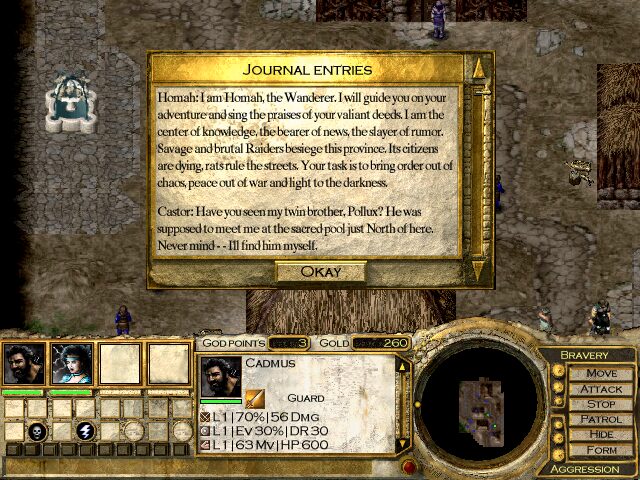Select the bearded hero Cadmus party portrait
The width and height of the screenshot is (640, 480).
23,364
